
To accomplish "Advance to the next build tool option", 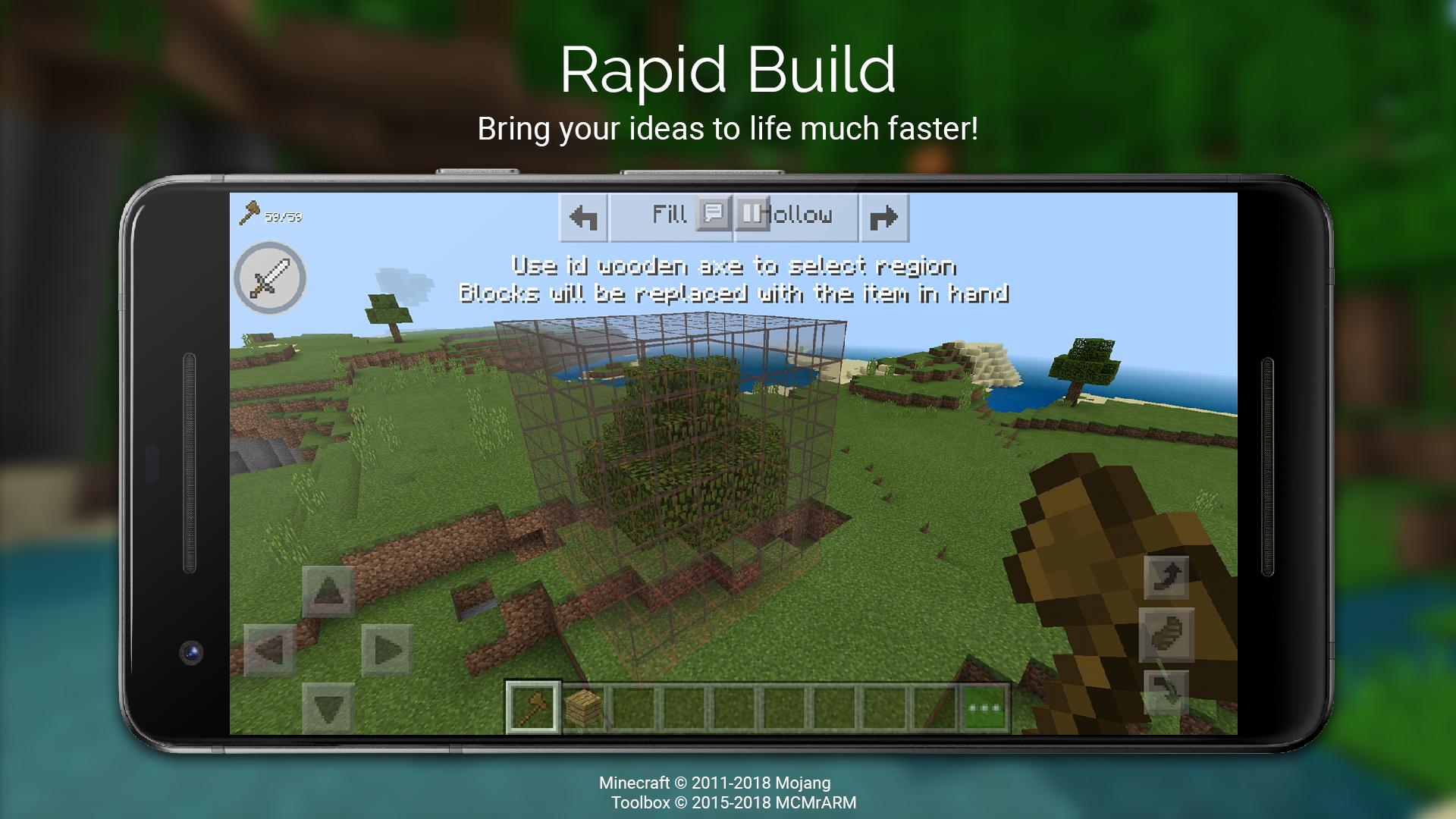I will click(x=883, y=218).
